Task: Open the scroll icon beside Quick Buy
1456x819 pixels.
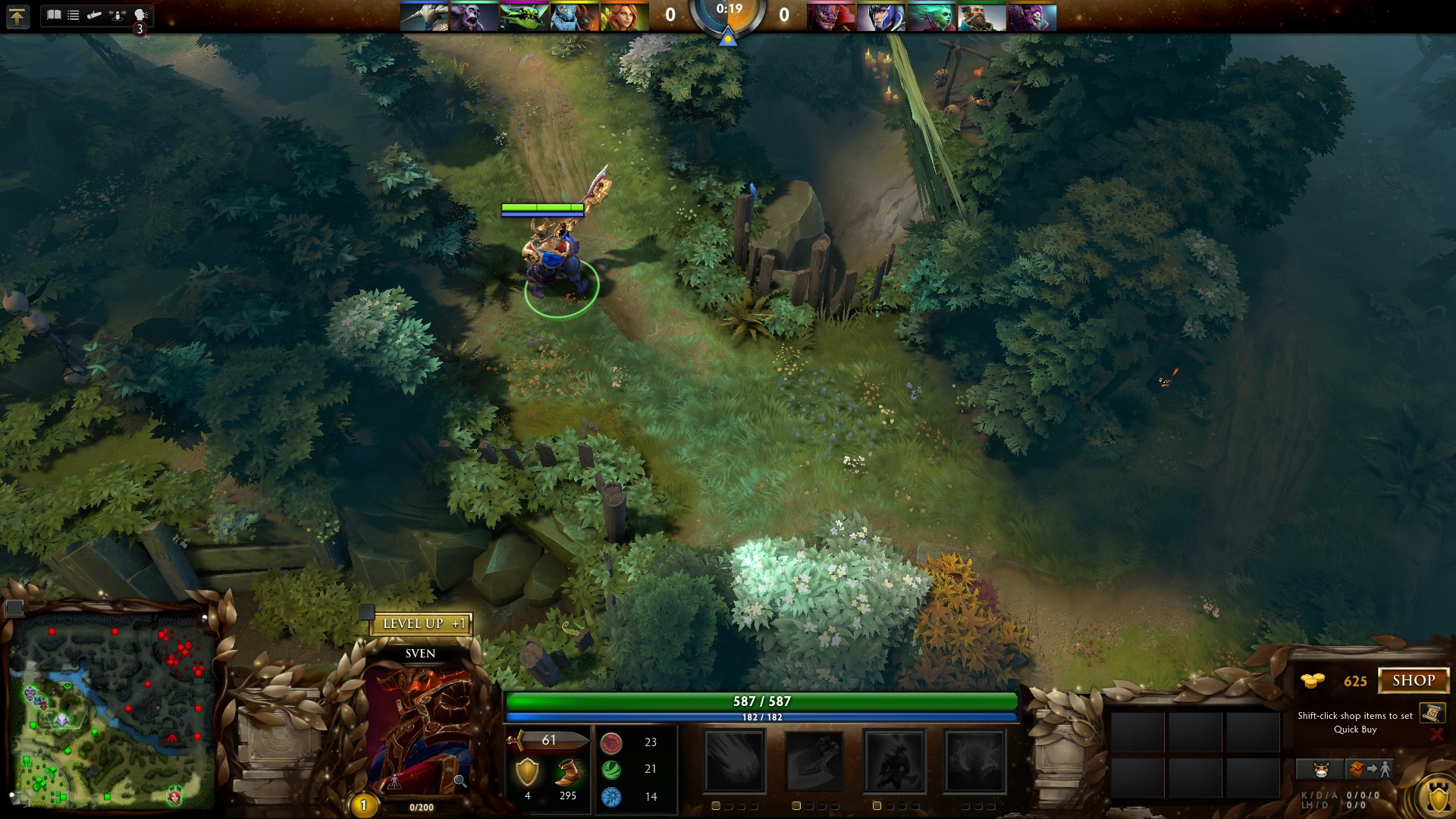Action: point(1432,713)
